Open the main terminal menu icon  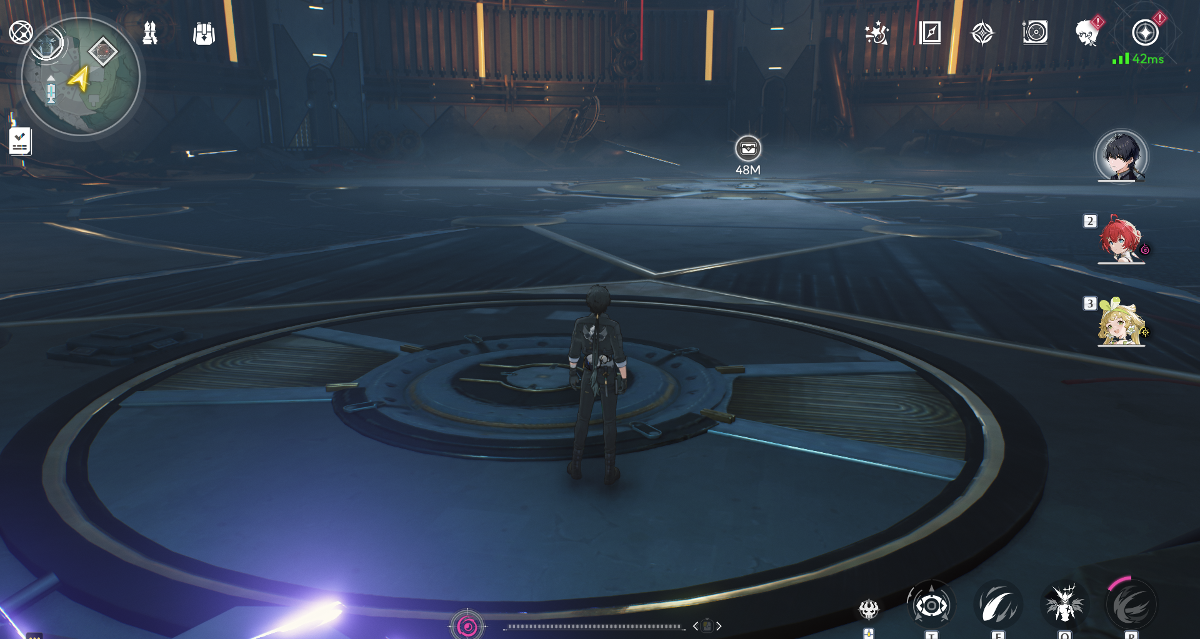1145,33
